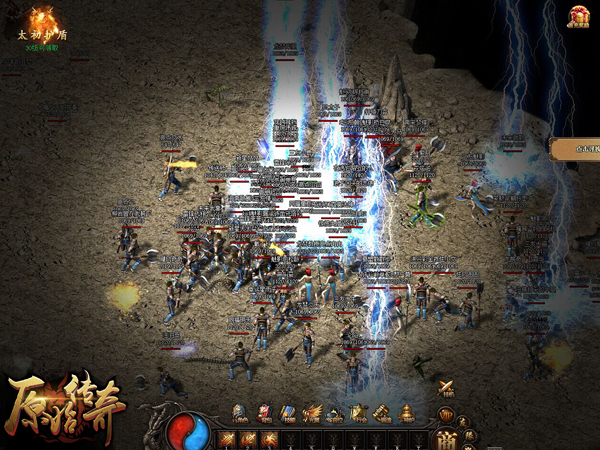Image resolution: width=600 pixels, height=450 pixels.
Task: Open the gift box reward icon
Action: (x=579, y=17)
